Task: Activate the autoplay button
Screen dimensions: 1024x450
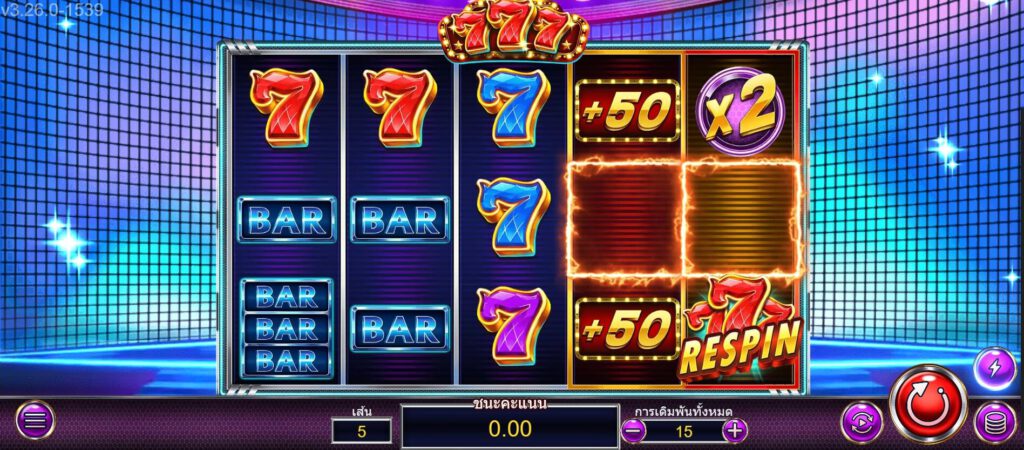Action: (861, 422)
